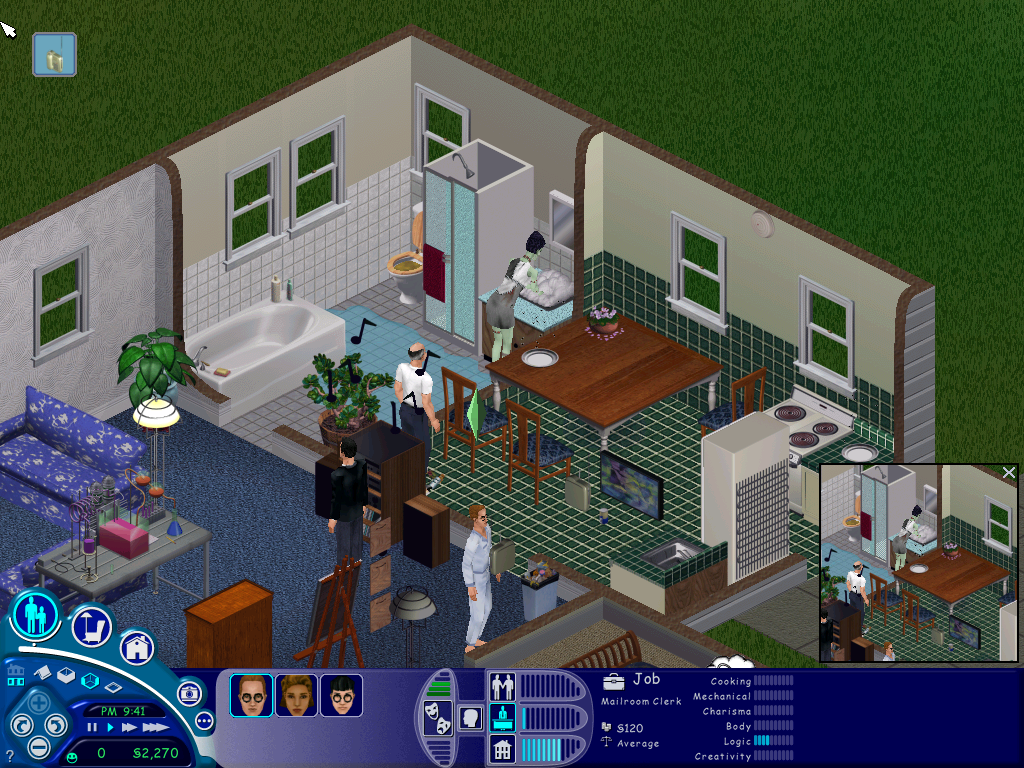Select the blonde Sim portrait
The width and height of the screenshot is (1024, 768).
[x=297, y=695]
